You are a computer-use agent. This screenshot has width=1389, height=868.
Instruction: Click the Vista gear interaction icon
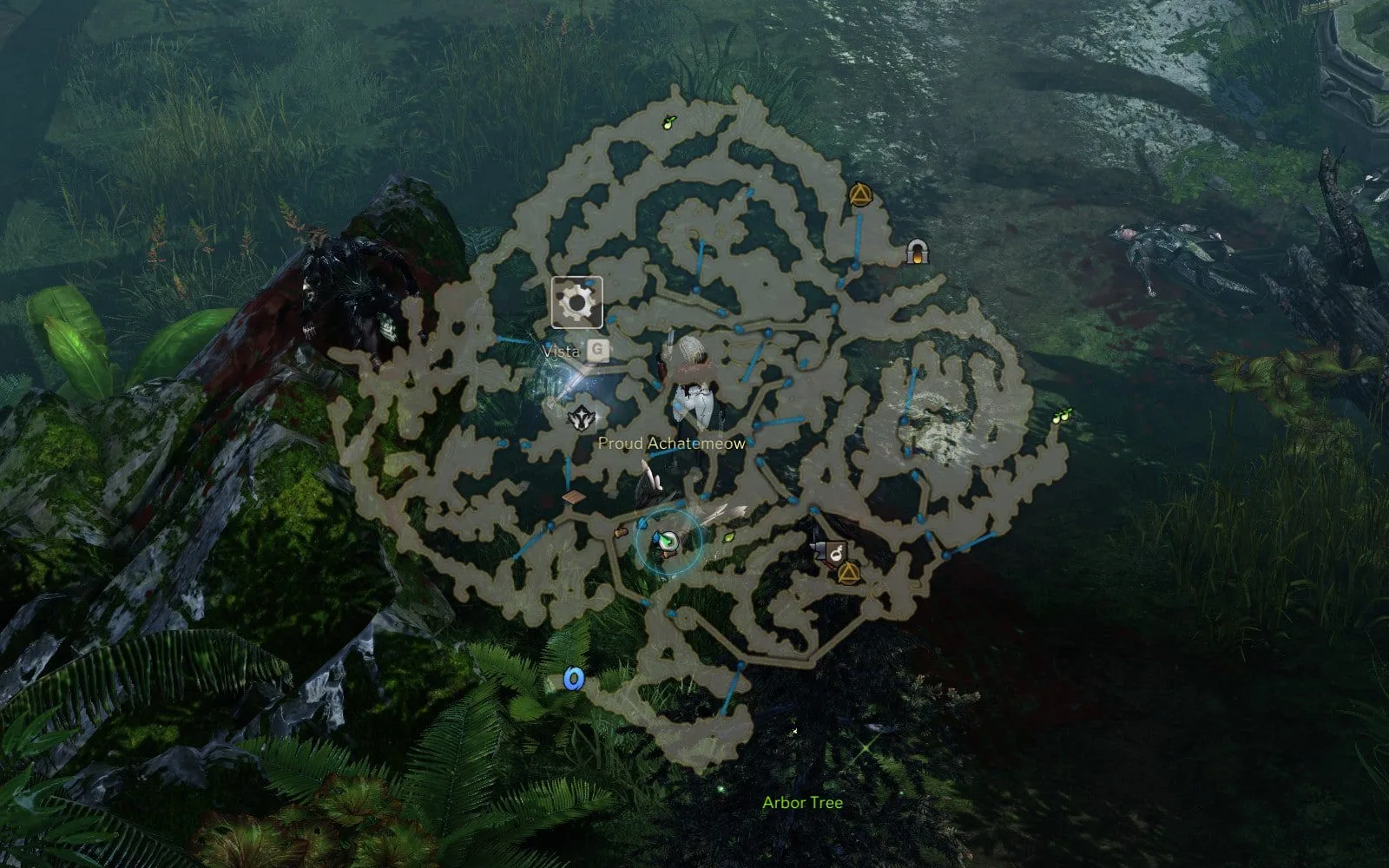click(x=576, y=302)
